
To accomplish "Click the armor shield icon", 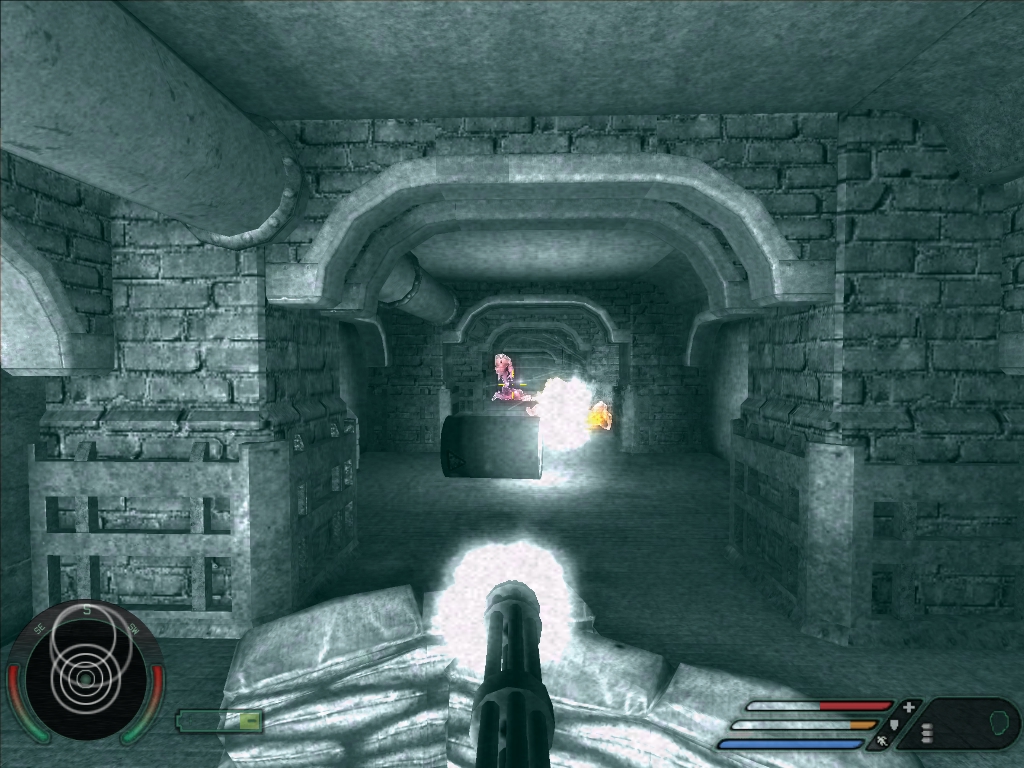I will (894, 724).
